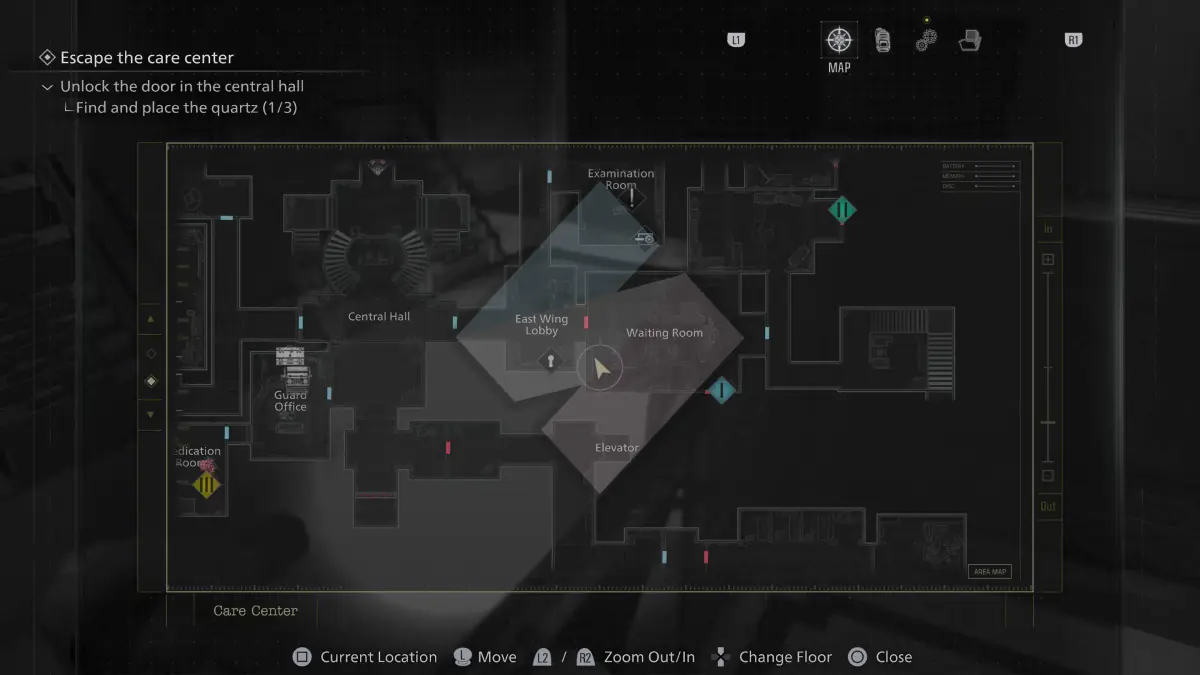
Task: Click the map zoom-in plus button
Action: 1048,260
